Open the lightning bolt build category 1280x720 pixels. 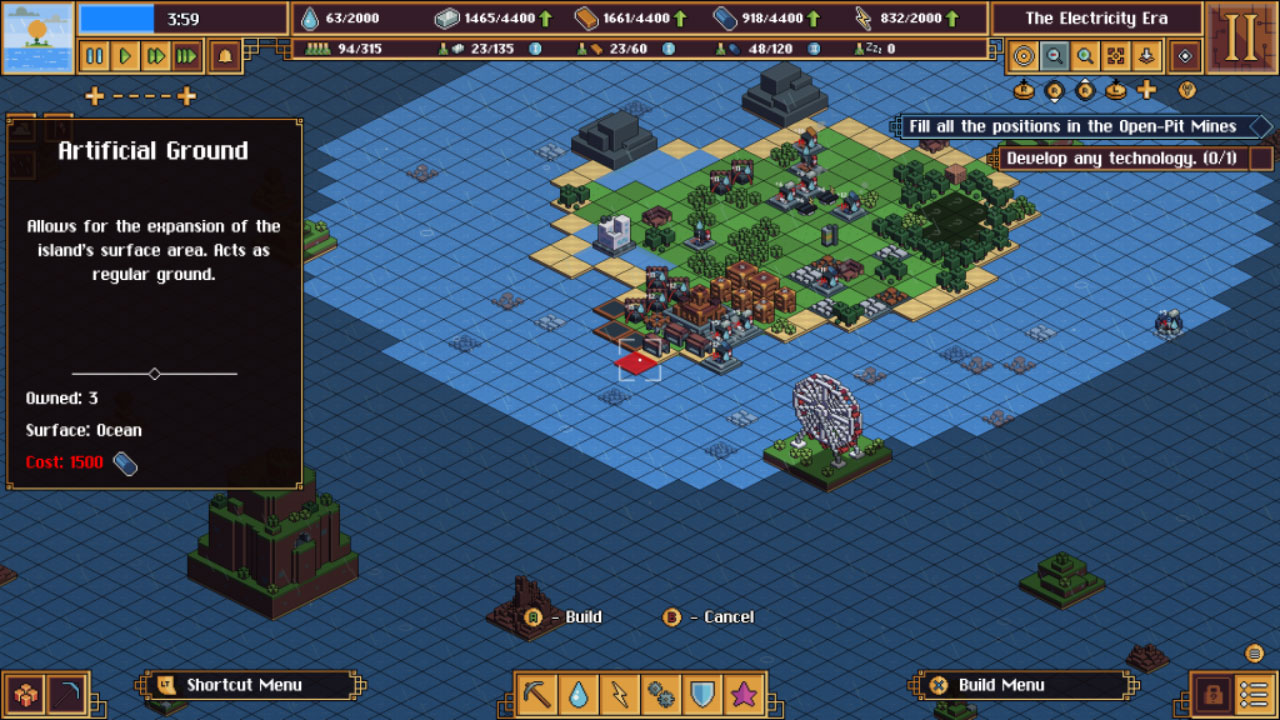(x=620, y=693)
